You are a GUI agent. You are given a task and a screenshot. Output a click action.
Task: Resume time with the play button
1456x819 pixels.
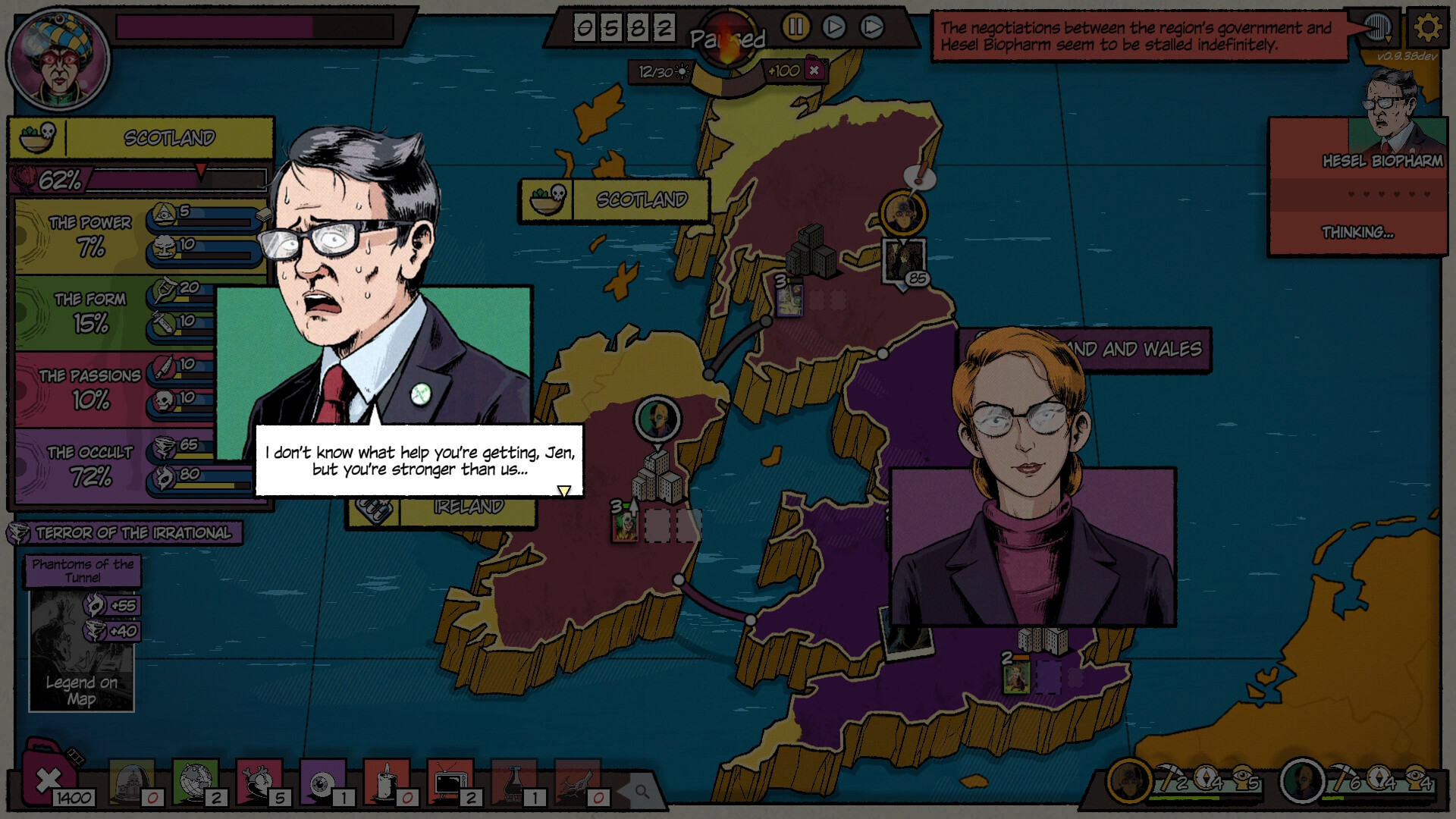pos(833,28)
